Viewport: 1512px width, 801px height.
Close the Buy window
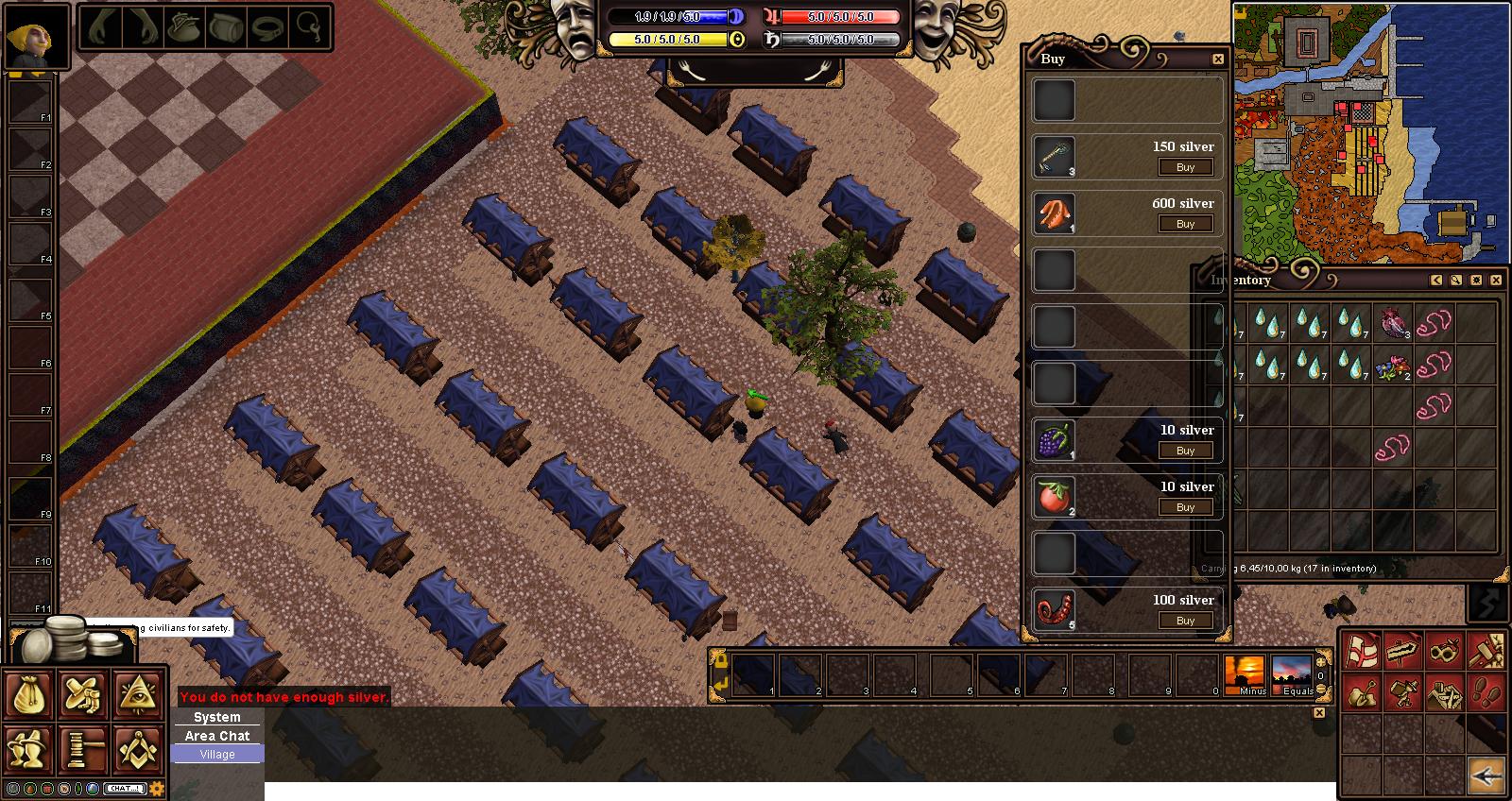(1218, 59)
